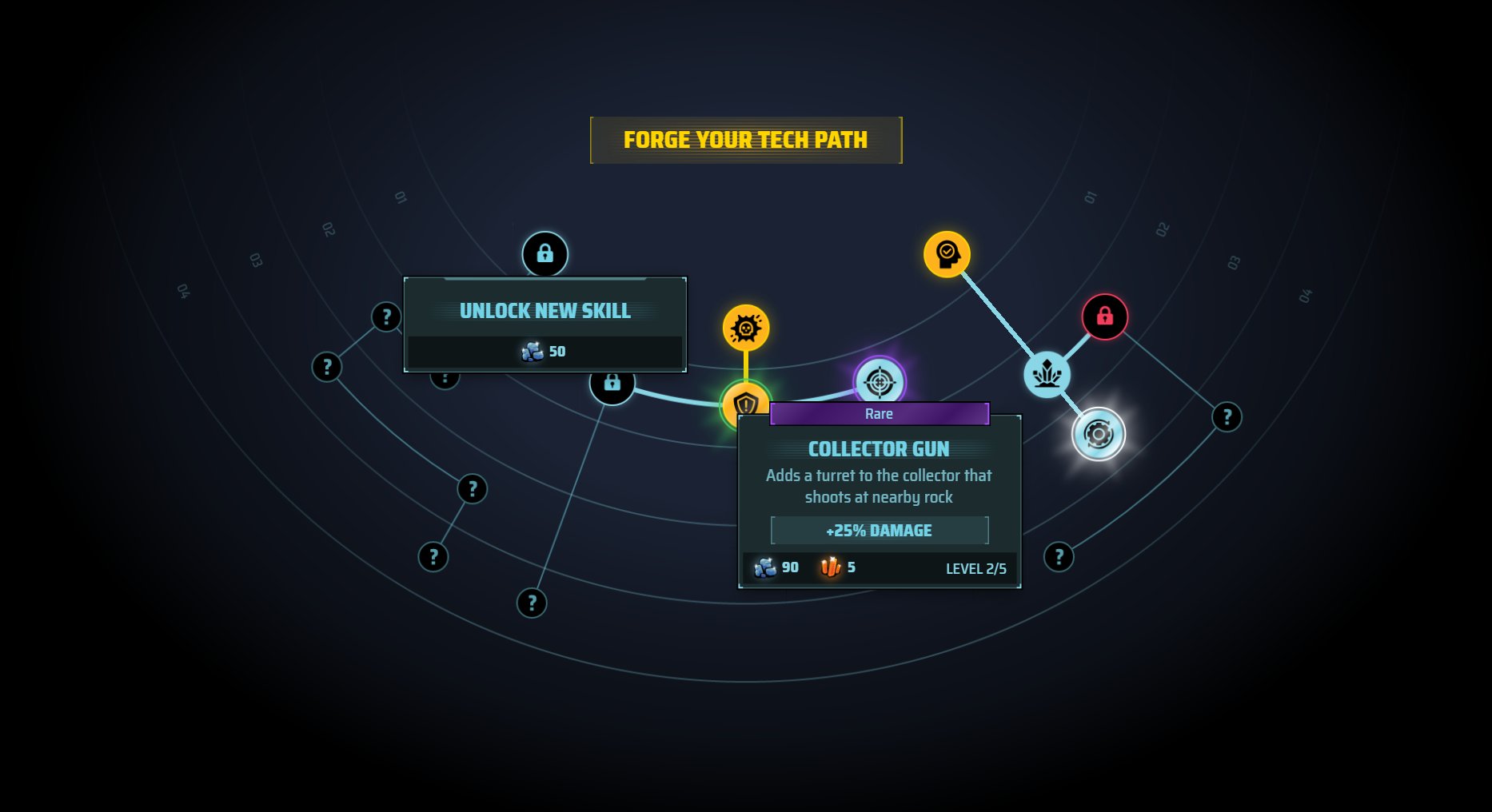Viewport: 1492px width, 812px height.
Task: Select the Collector Gun crosshair skill node
Action: pos(880,381)
